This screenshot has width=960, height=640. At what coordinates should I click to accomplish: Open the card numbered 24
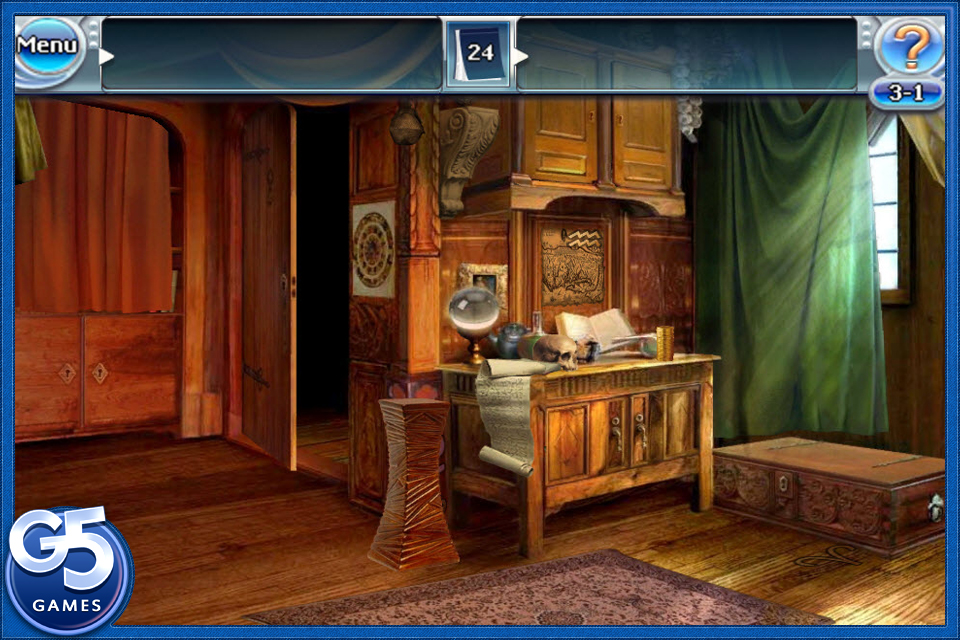pos(479,52)
